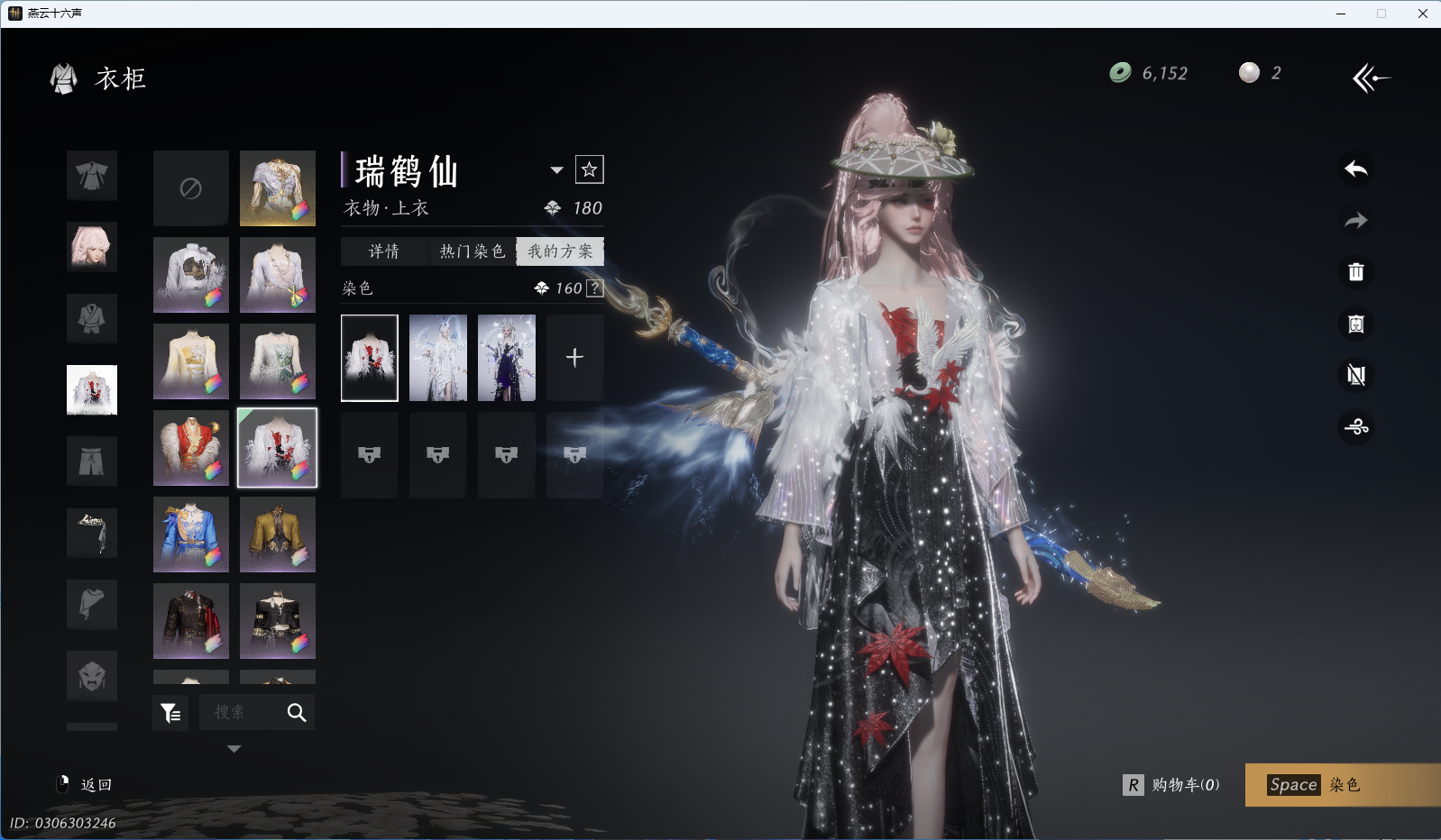Image resolution: width=1441 pixels, height=840 pixels.
Task: Open the filter list button
Action: (170, 713)
